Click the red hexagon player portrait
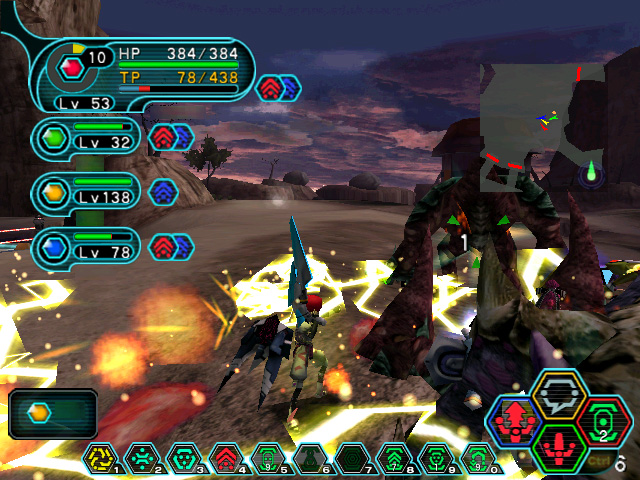This screenshot has height=480, width=640. point(70,67)
